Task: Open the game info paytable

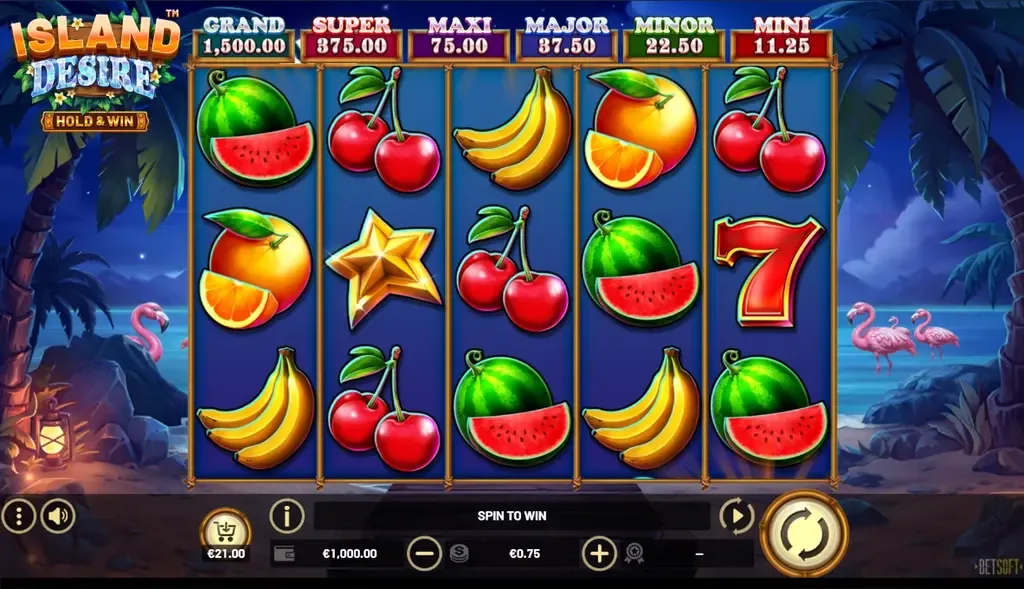Action: (287, 516)
